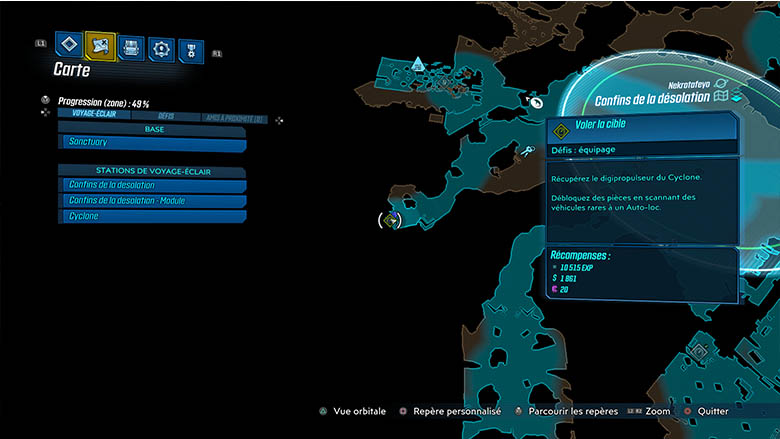Select the highlighted Carte map tab
The width and height of the screenshot is (780, 439).
100,45
